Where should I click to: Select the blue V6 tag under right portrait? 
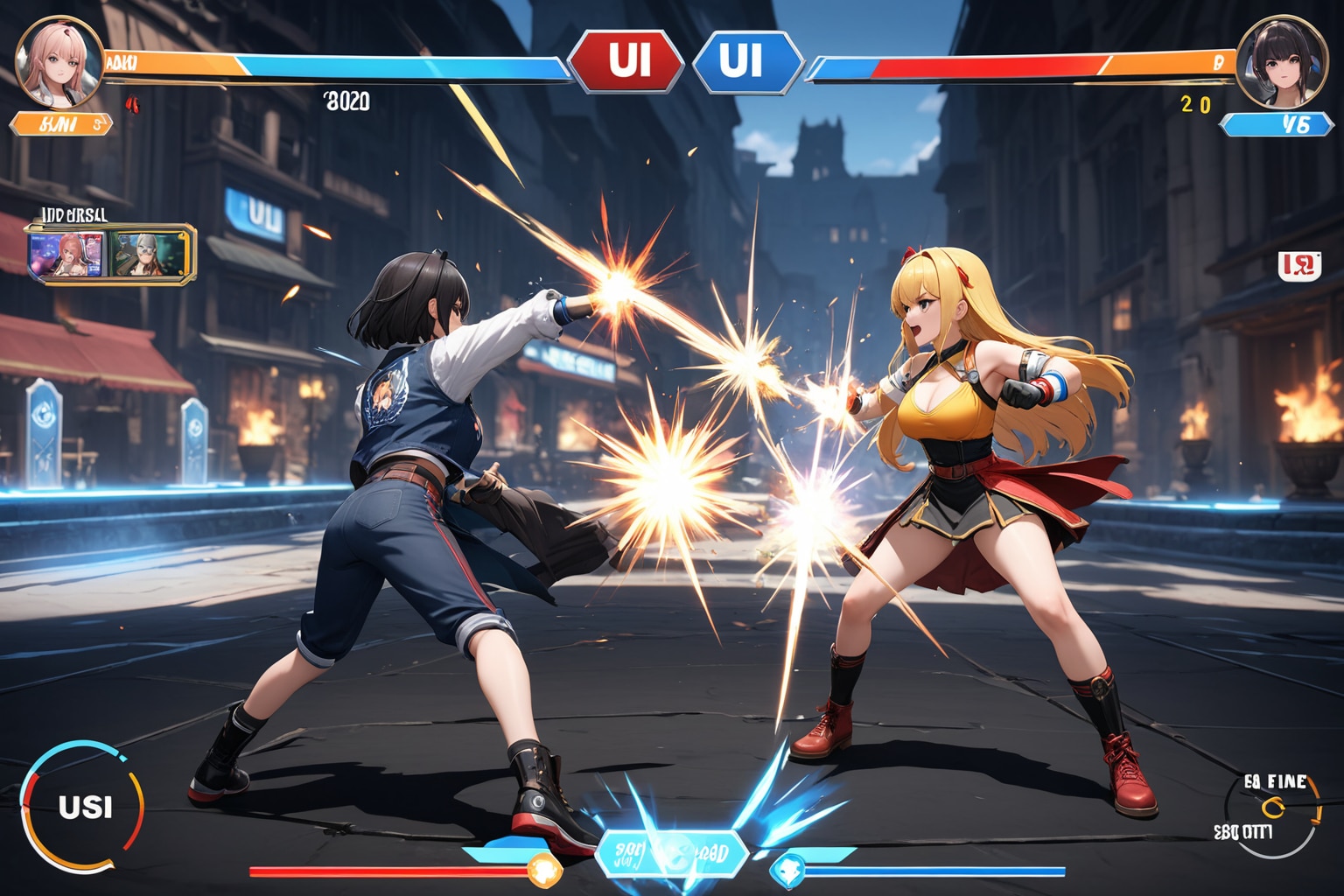(x=1277, y=124)
